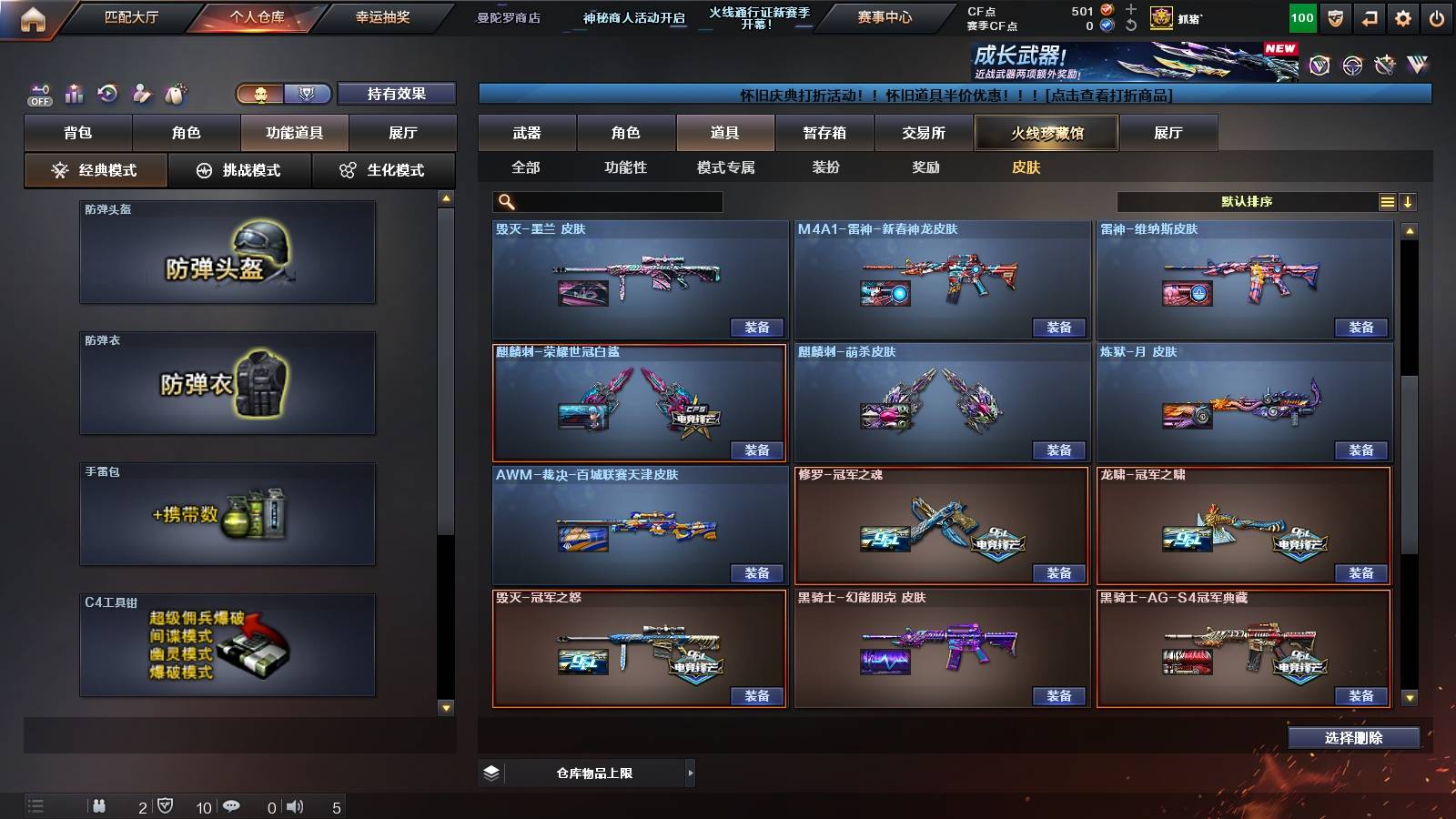The image size is (1456, 819).
Task: Click the 选择删除 button
Action: pyautogui.click(x=1353, y=738)
